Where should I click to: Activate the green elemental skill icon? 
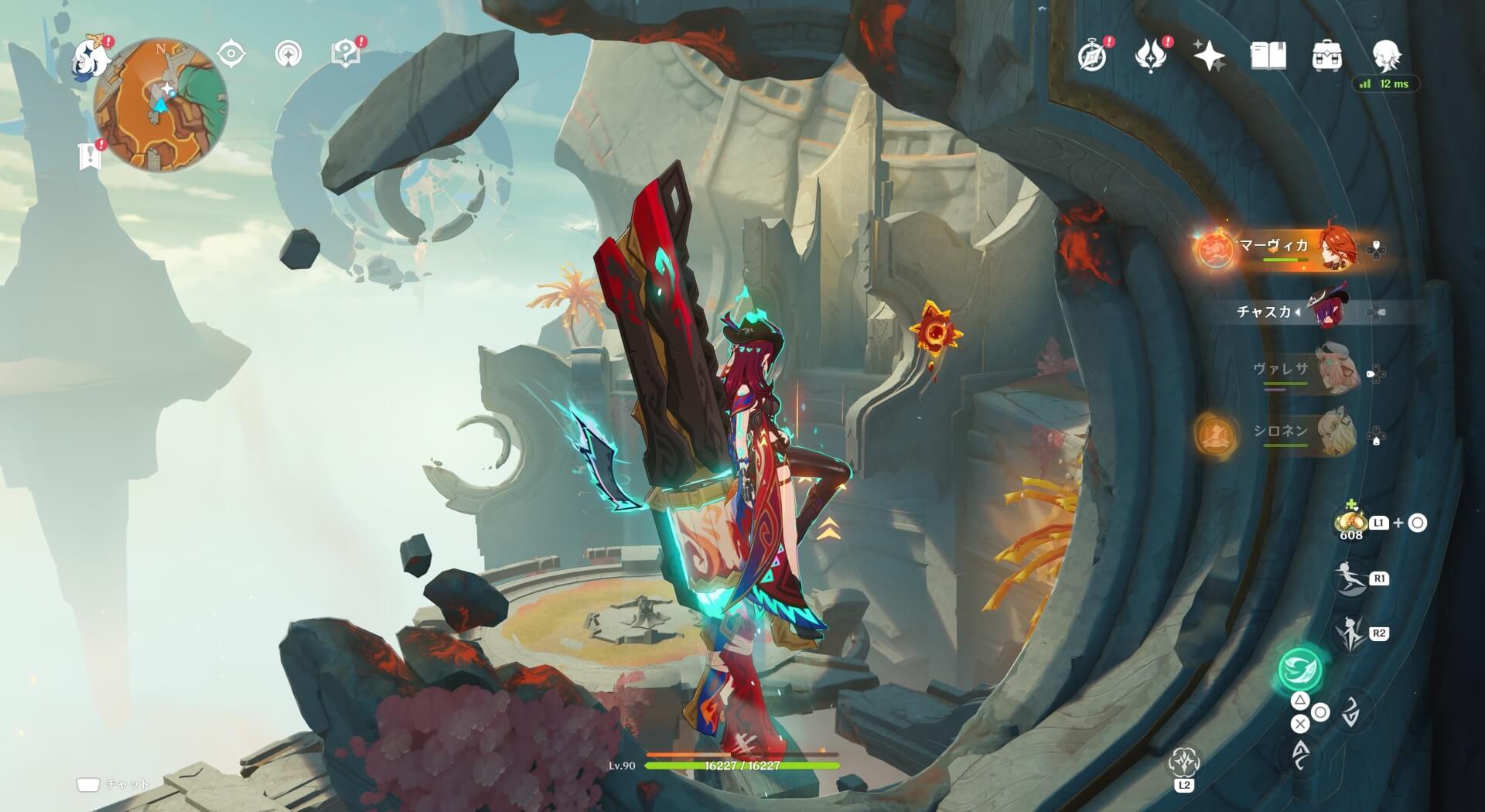(x=1299, y=668)
